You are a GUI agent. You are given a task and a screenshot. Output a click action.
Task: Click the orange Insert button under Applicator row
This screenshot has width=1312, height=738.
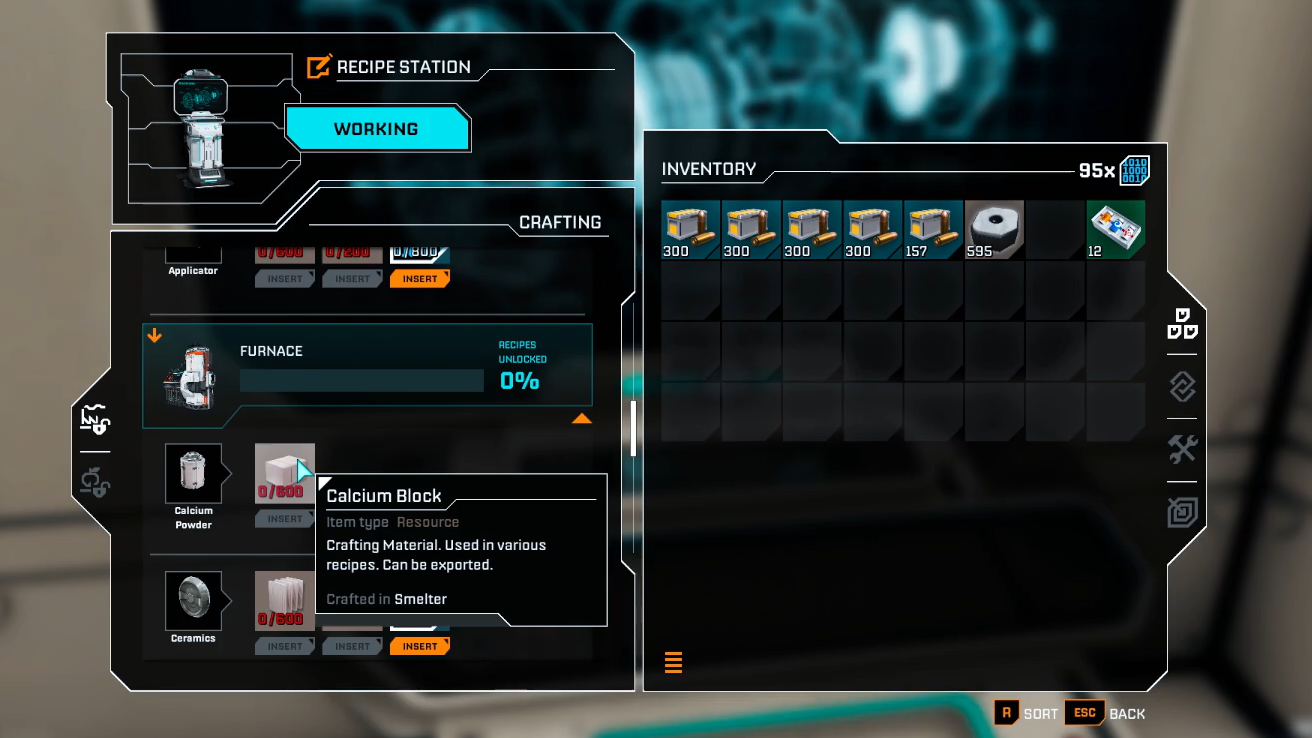point(419,279)
